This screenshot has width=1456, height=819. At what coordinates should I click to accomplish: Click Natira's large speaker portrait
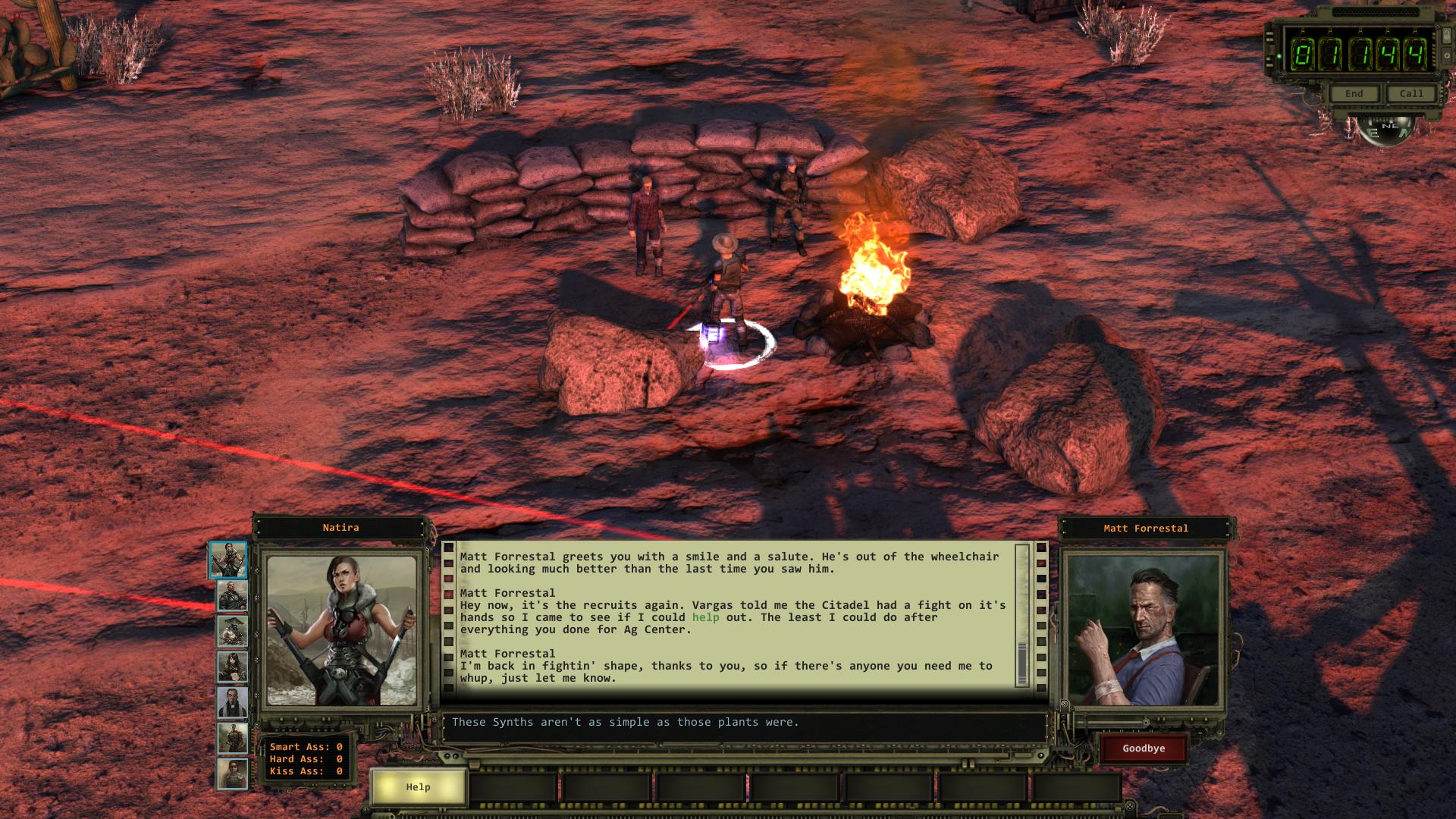click(x=341, y=631)
